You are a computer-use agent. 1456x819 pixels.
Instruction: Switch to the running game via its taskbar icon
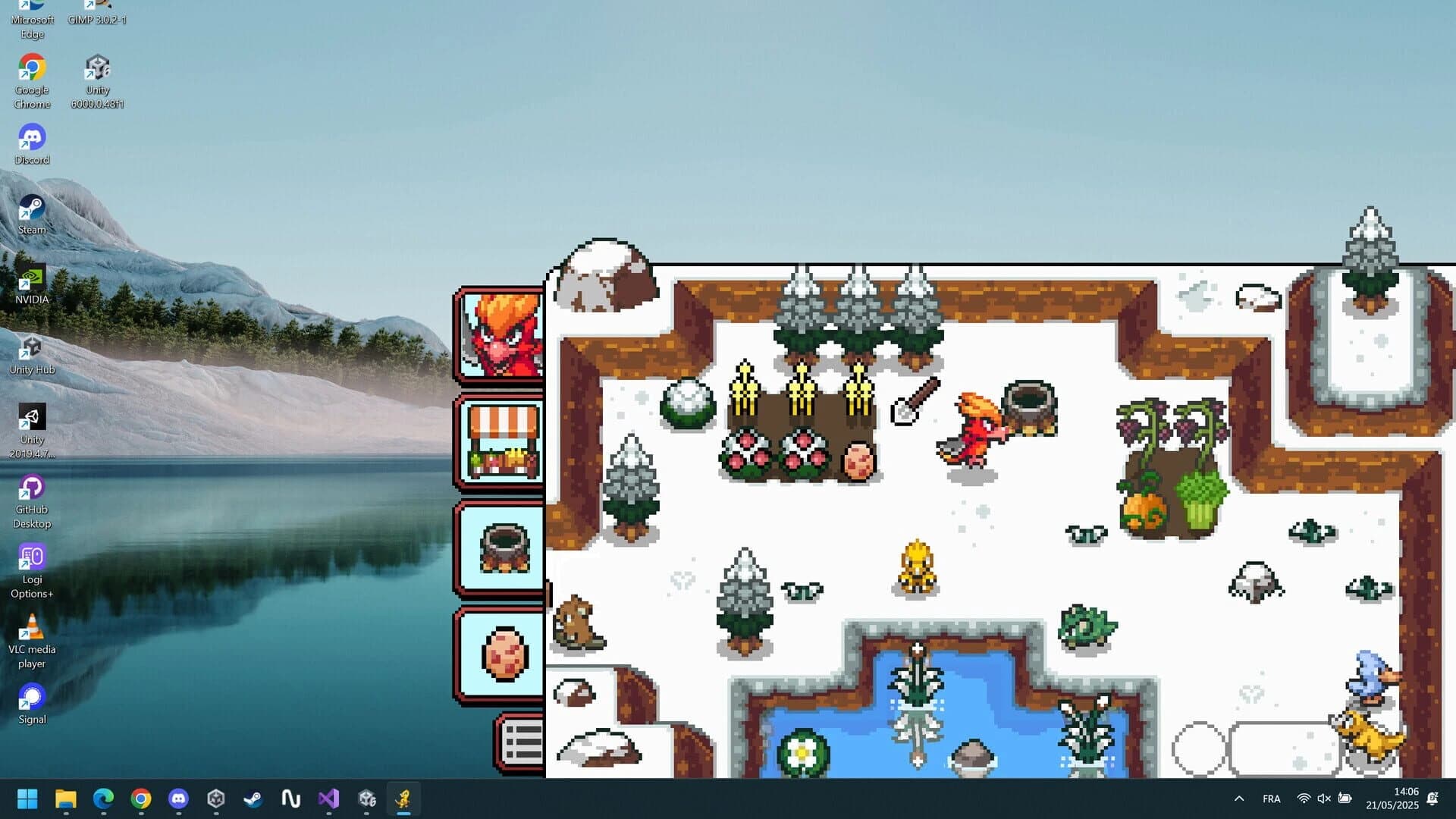point(403,799)
